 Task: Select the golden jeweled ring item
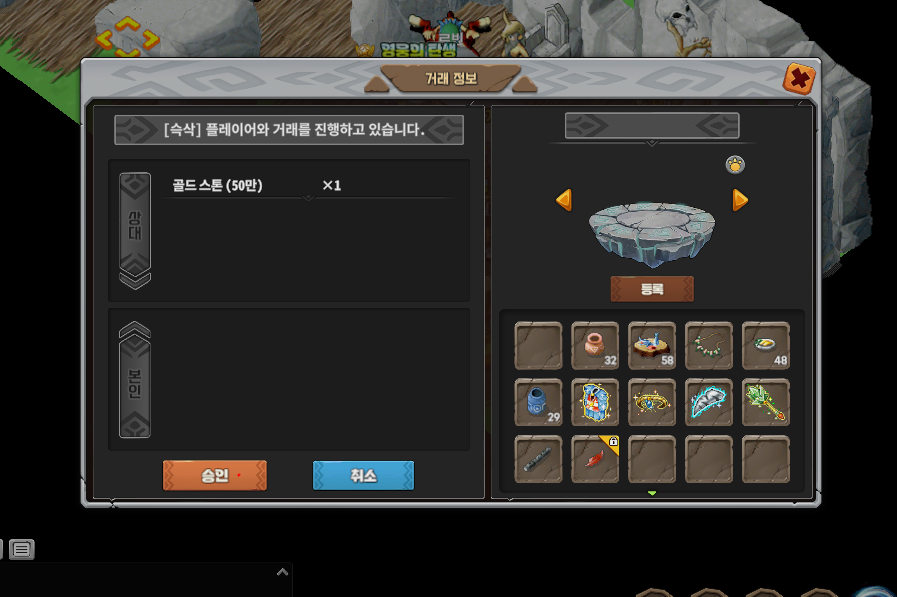[x=652, y=403]
